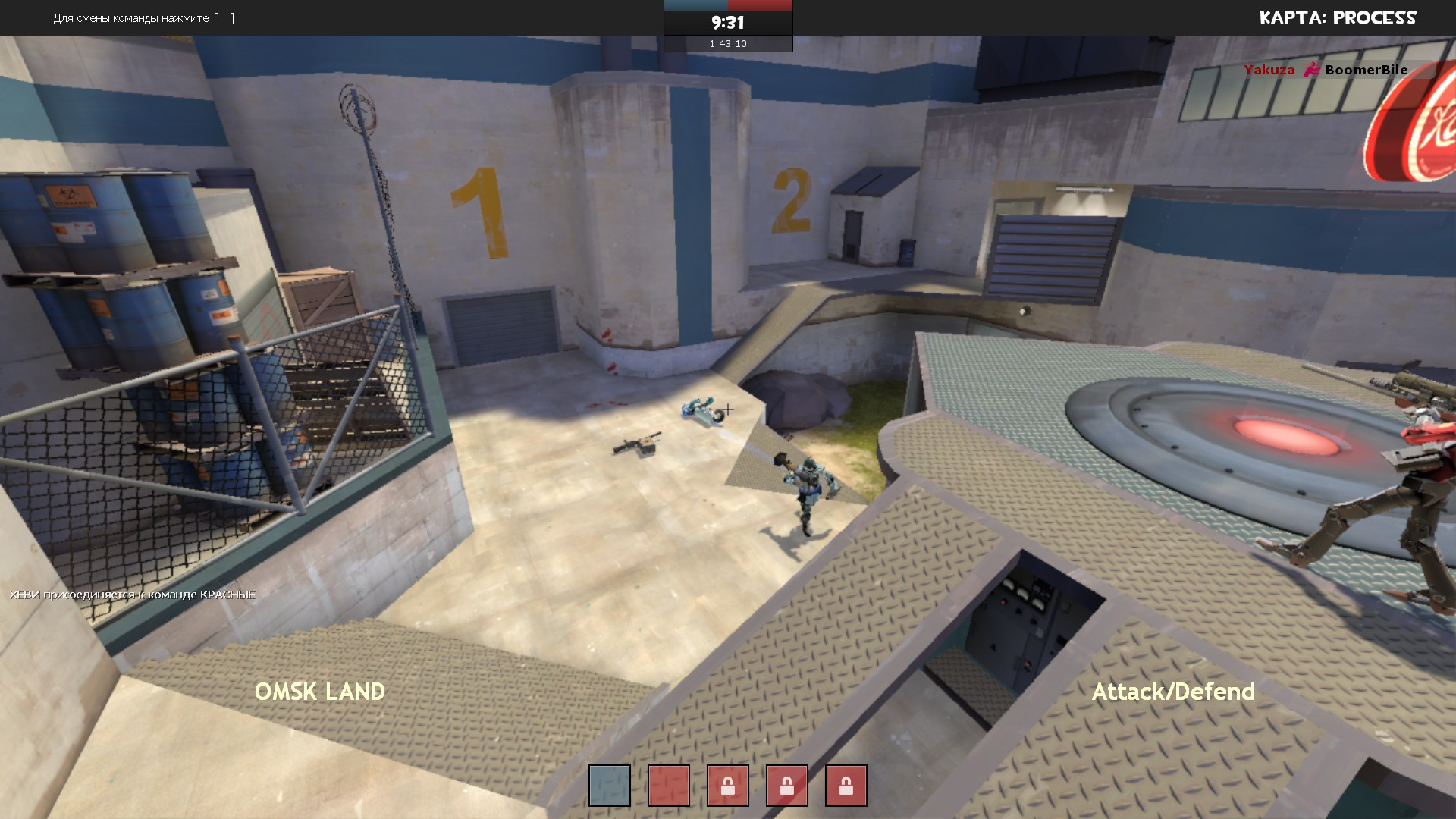Expand the team change hint message
This screenshot has width=1456, height=819.
143,18
